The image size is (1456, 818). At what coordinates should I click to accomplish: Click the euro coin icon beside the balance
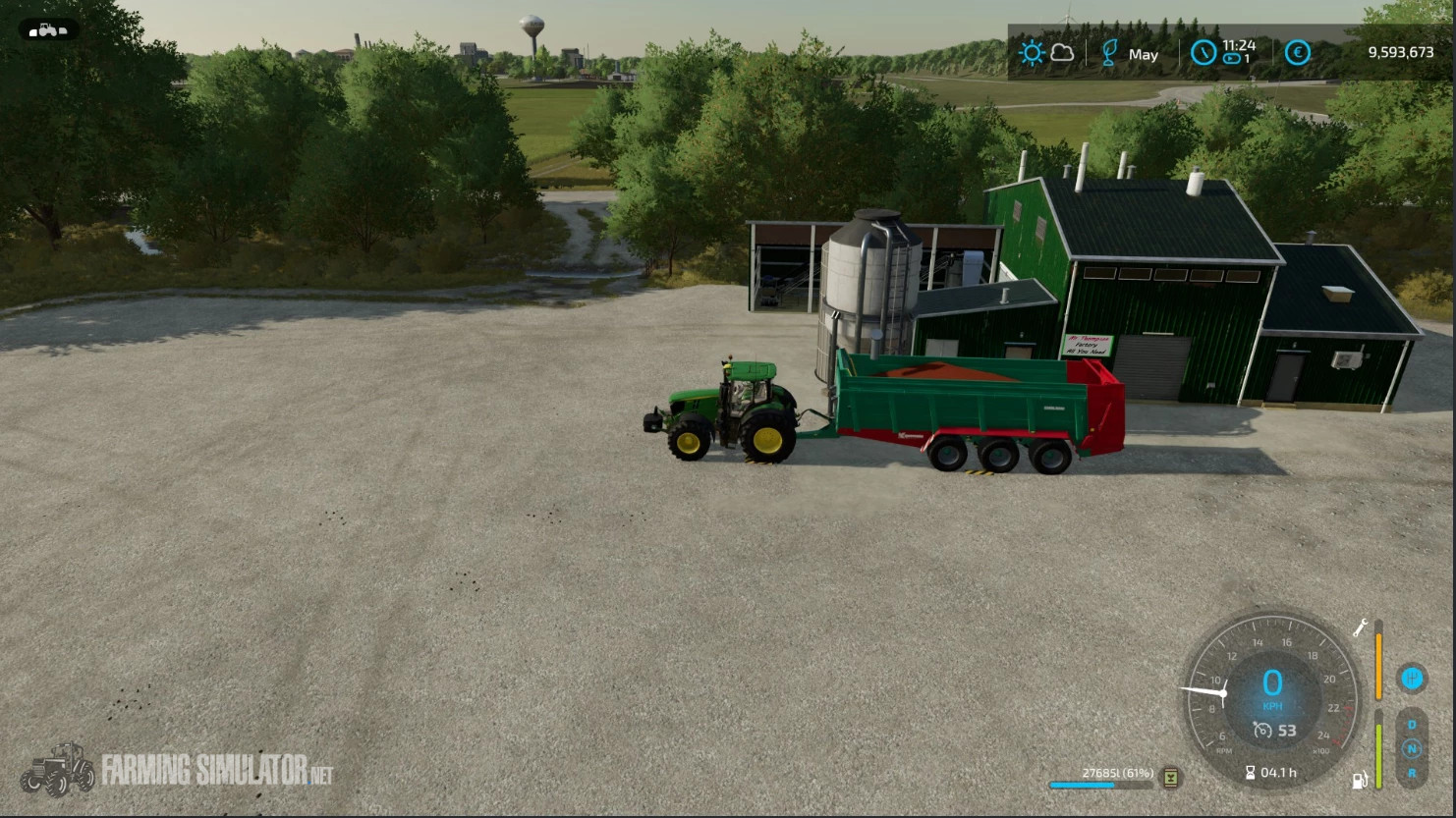[1297, 53]
